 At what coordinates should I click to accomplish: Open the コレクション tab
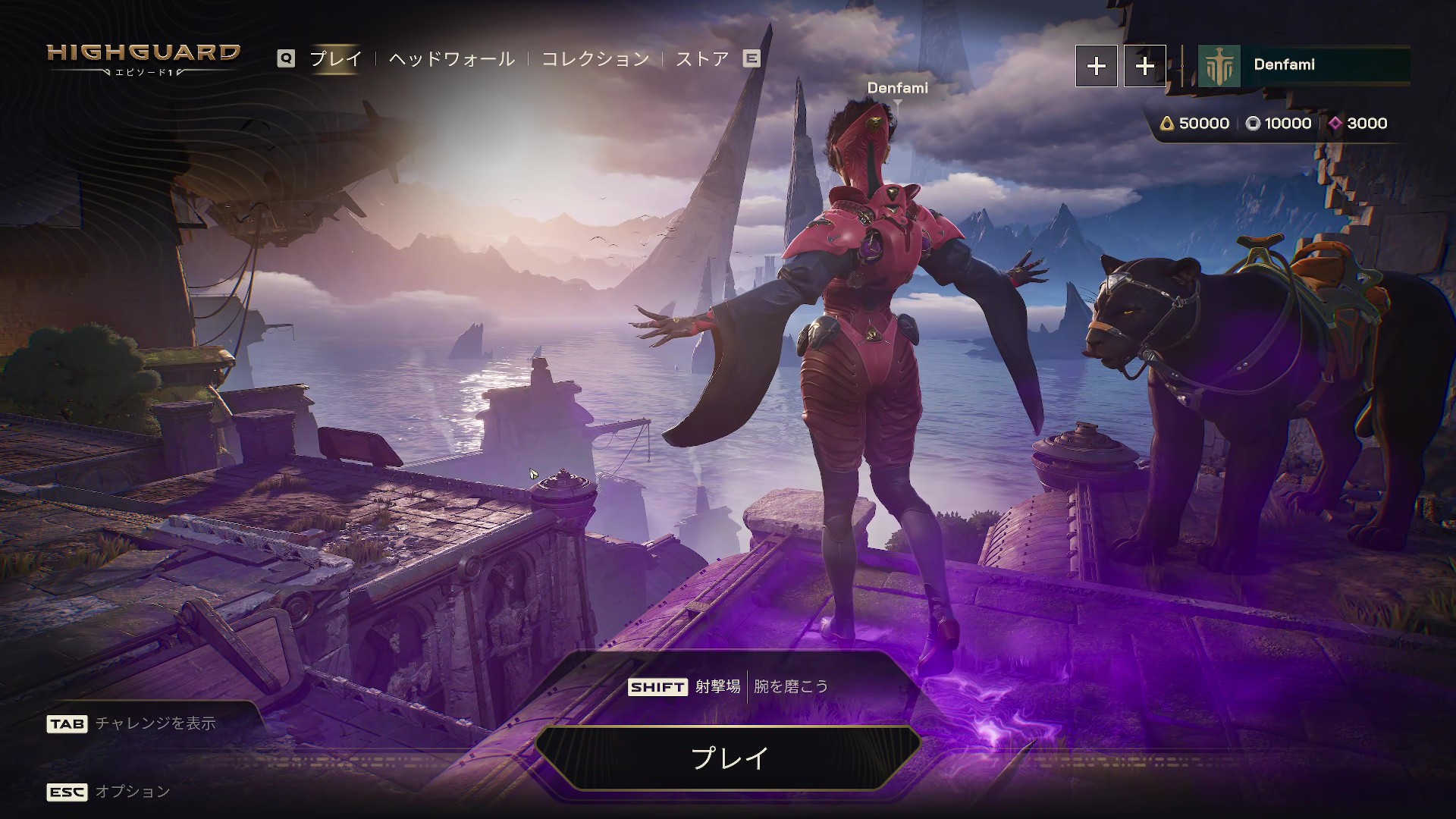[594, 58]
